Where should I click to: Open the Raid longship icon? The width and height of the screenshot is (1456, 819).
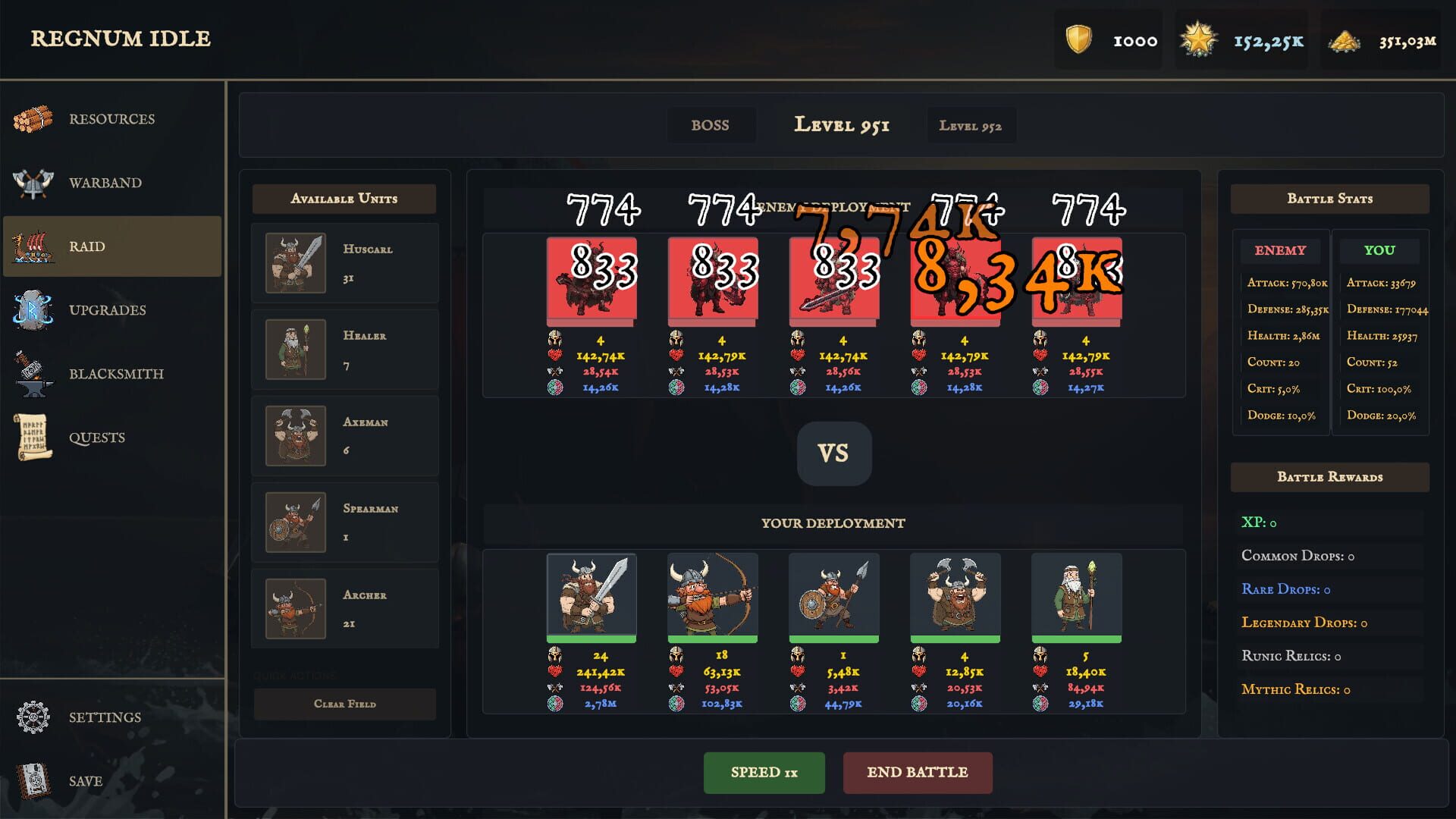32,246
